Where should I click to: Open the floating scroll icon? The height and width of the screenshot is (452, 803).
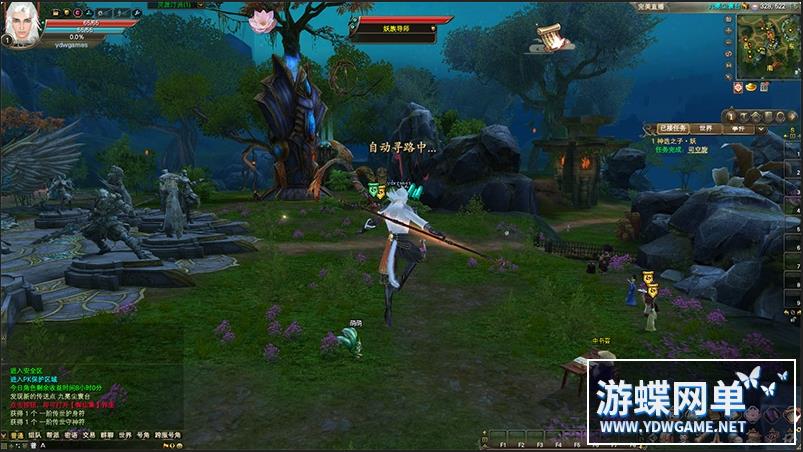549,37
